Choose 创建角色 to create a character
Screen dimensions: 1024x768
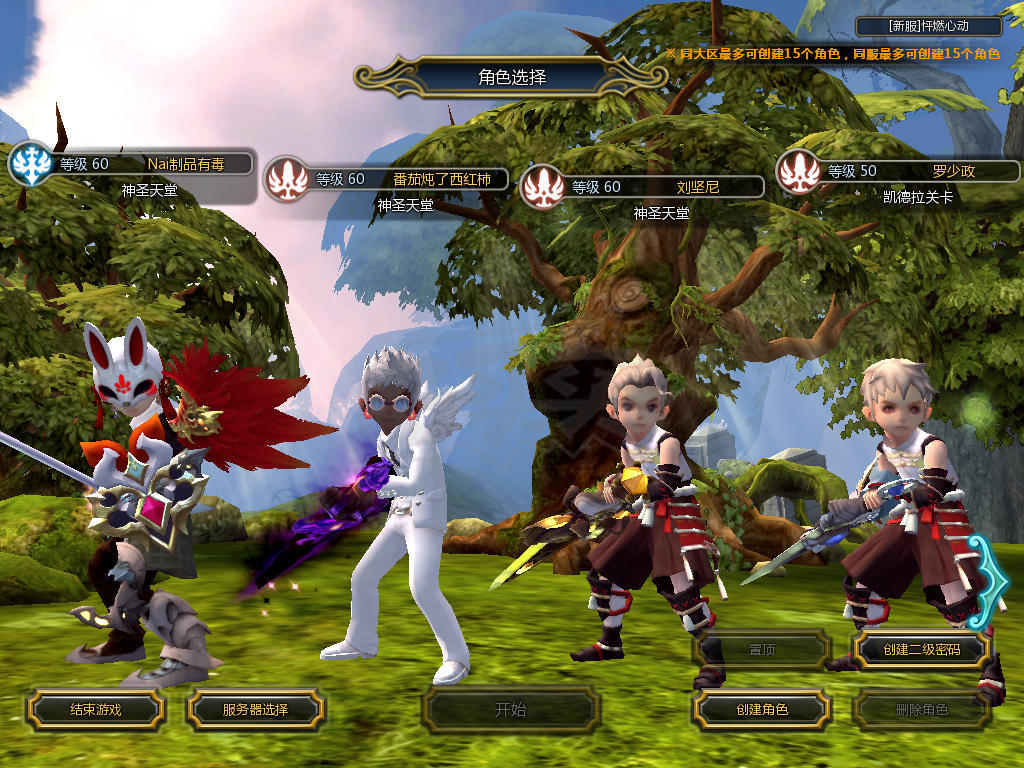[x=761, y=710]
